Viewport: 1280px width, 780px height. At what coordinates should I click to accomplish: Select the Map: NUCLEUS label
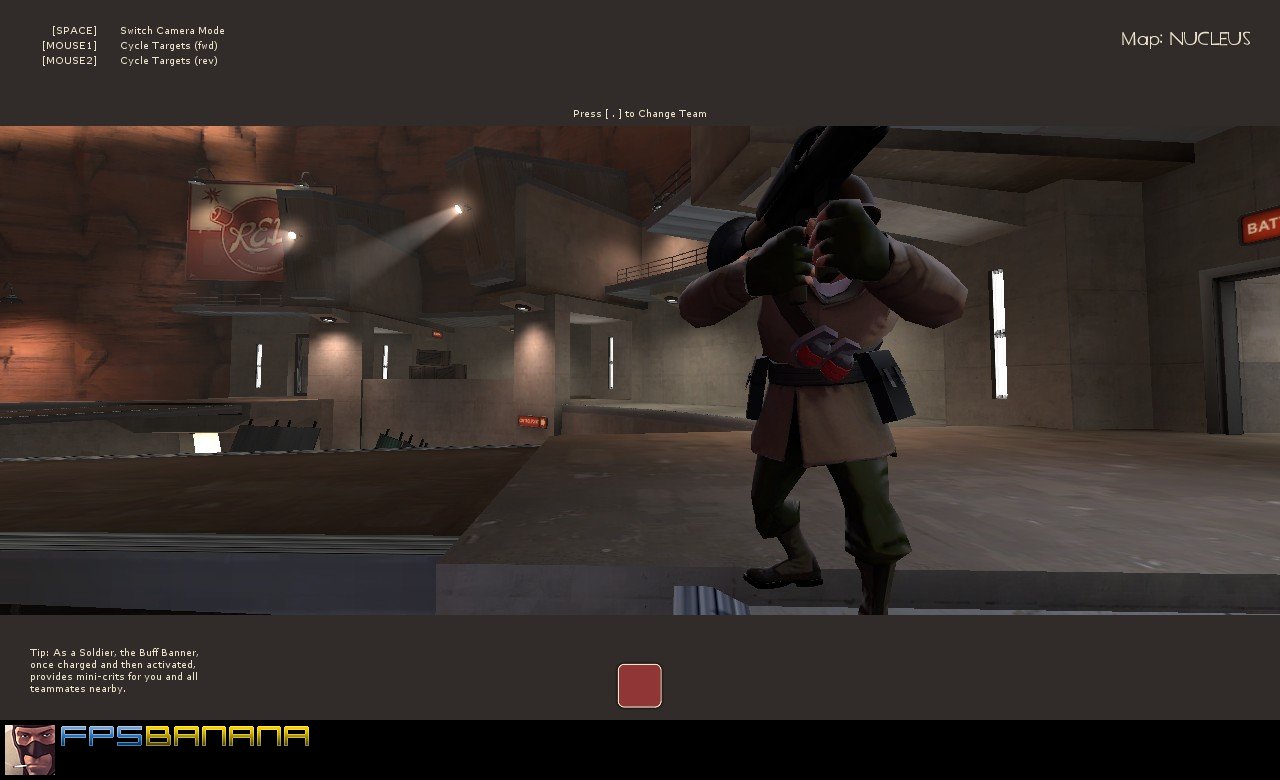click(x=1185, y=40)
